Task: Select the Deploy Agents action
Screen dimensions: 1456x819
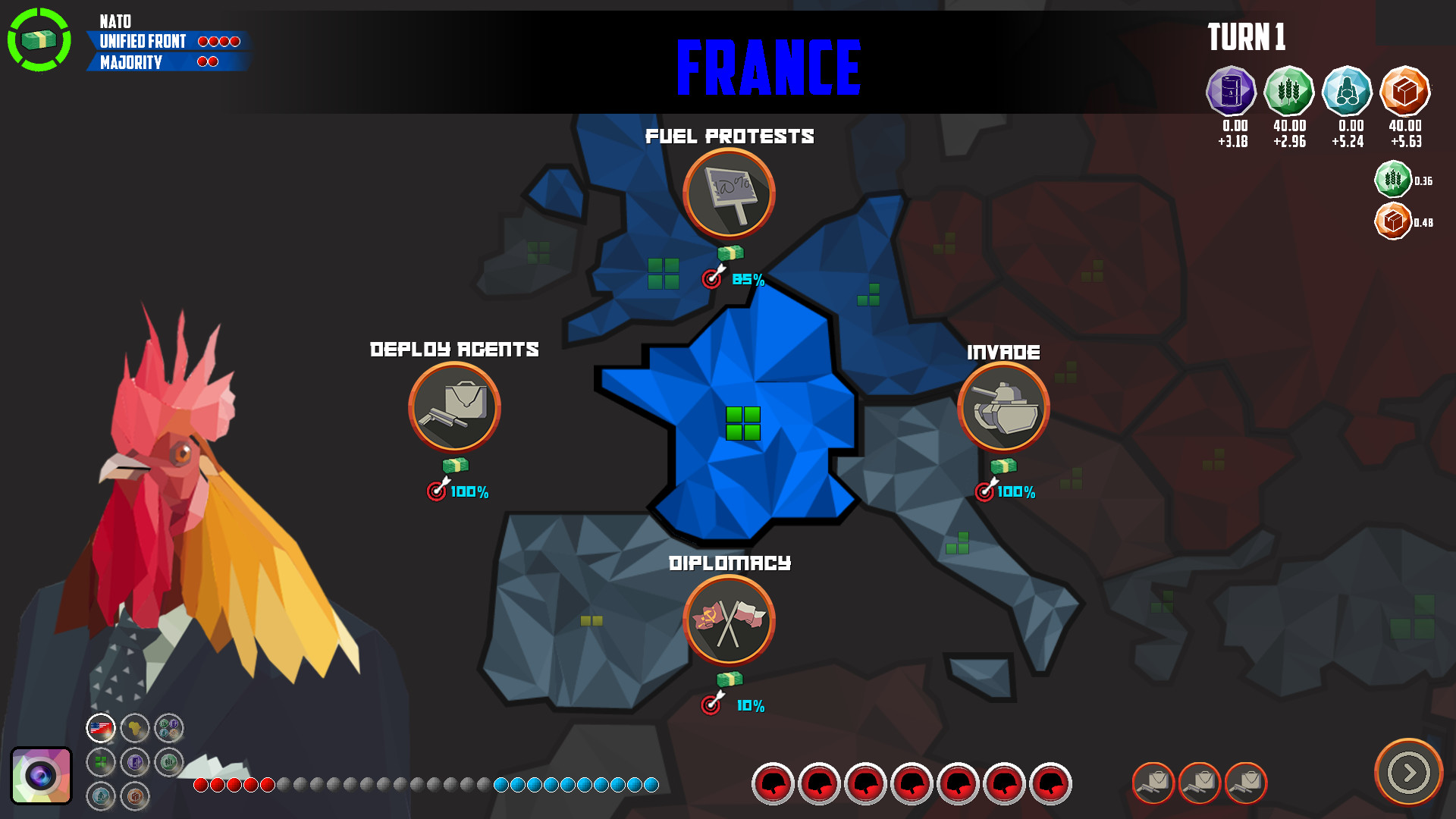Action: pyautogui.click(x=453, y=408)
